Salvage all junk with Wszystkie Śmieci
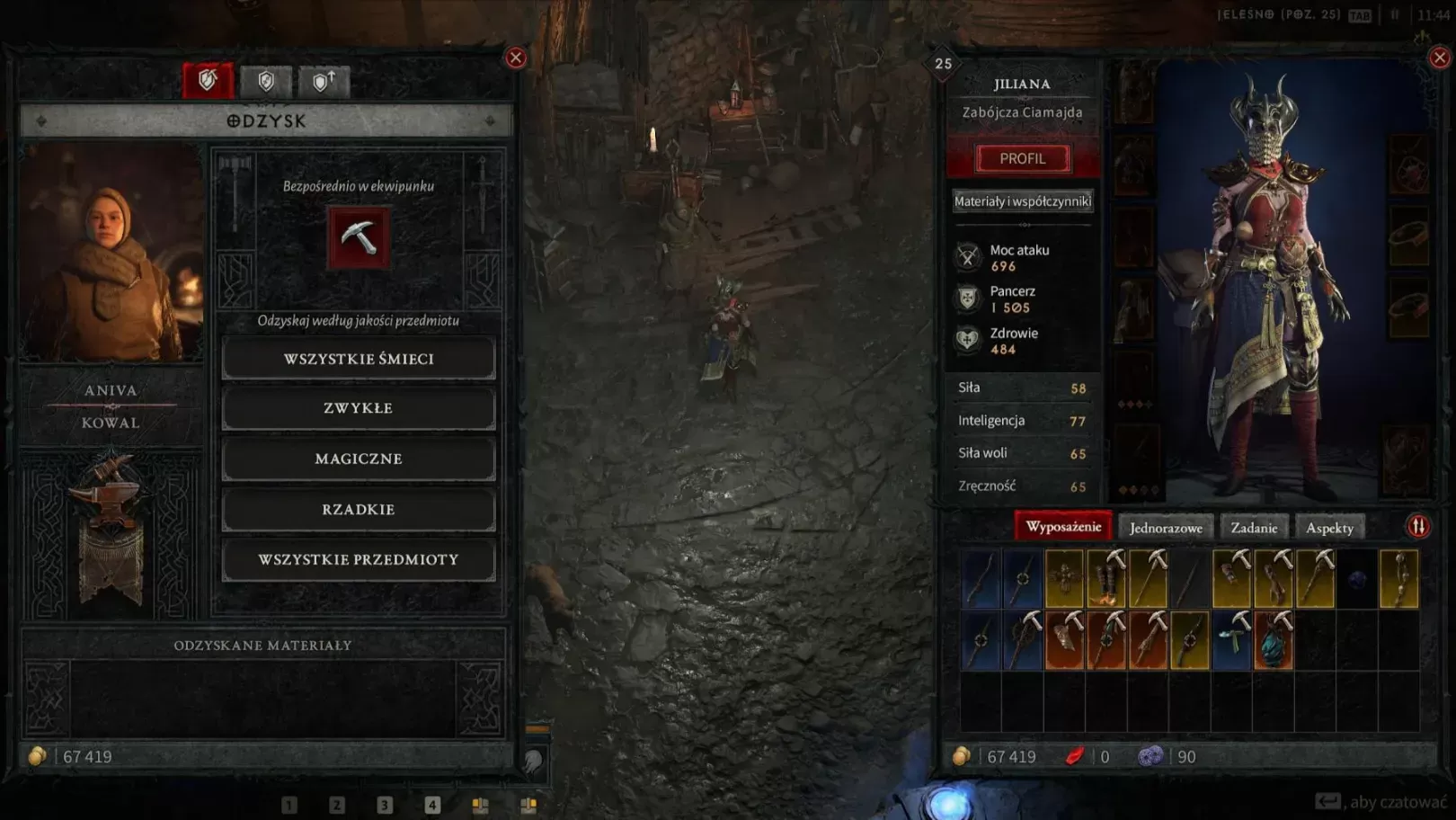 [x=358, y=359]
